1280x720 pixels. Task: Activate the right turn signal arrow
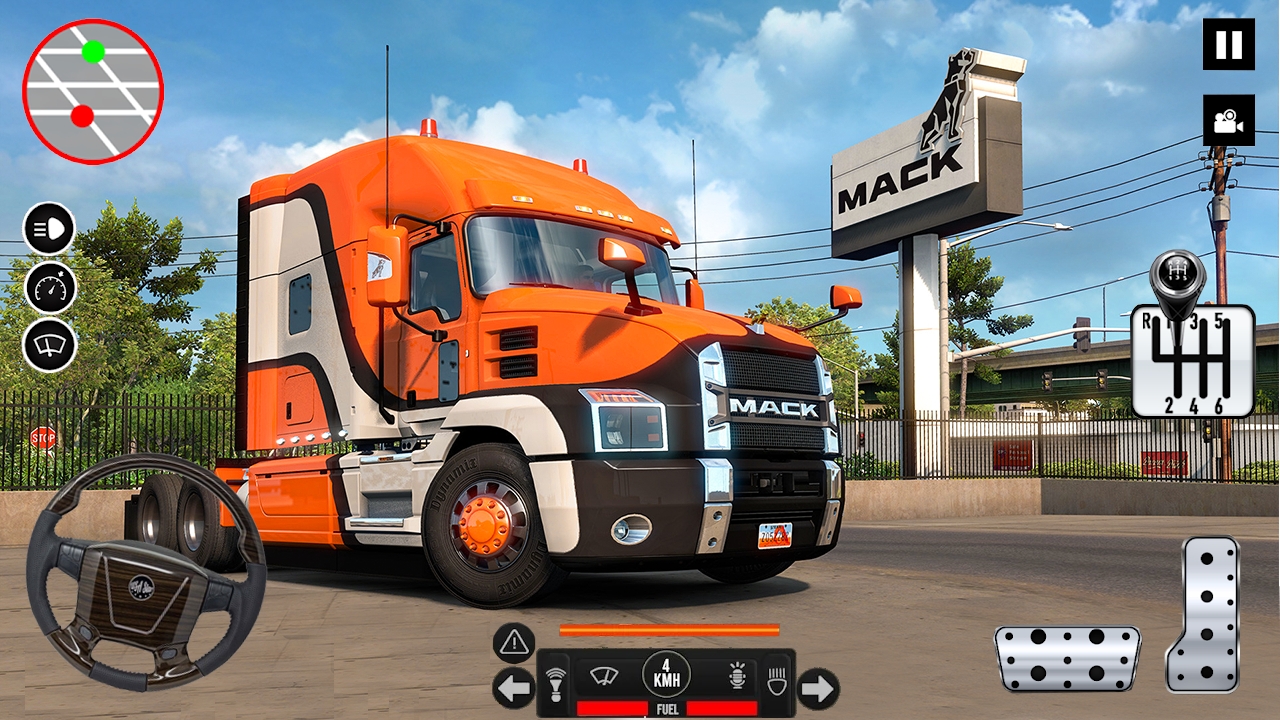pos(818,688)
